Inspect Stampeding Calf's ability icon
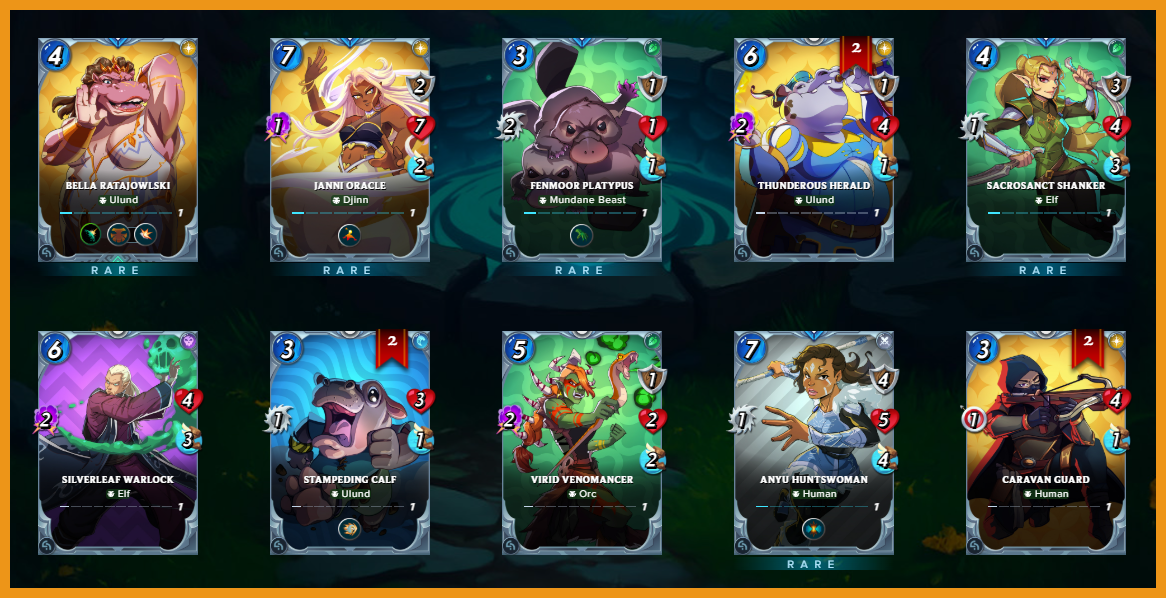The height and width of the screenshot is (598, 1166). pos(350,529)
